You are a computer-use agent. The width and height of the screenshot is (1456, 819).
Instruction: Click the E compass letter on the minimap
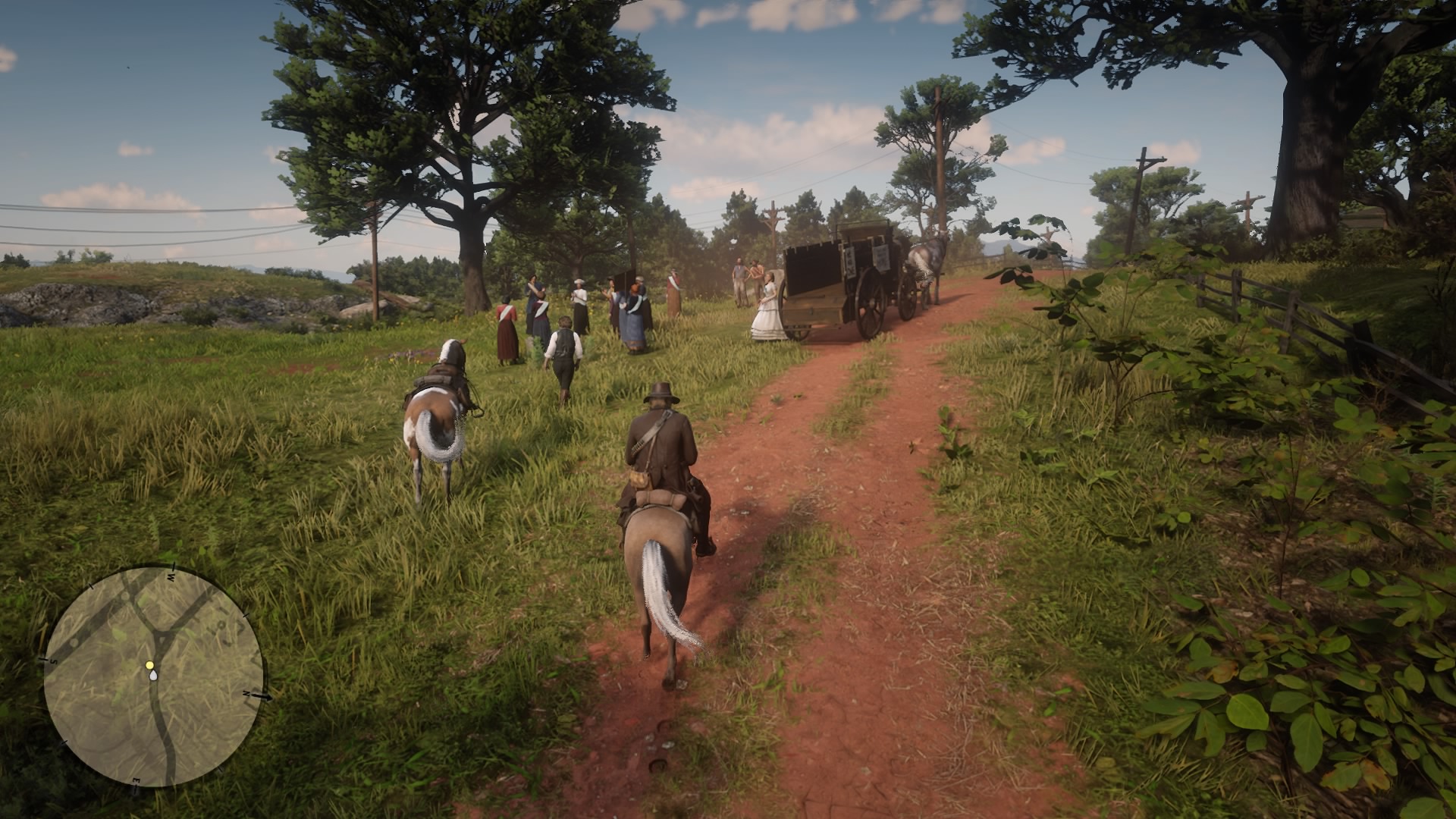click(x=136, y=779)
